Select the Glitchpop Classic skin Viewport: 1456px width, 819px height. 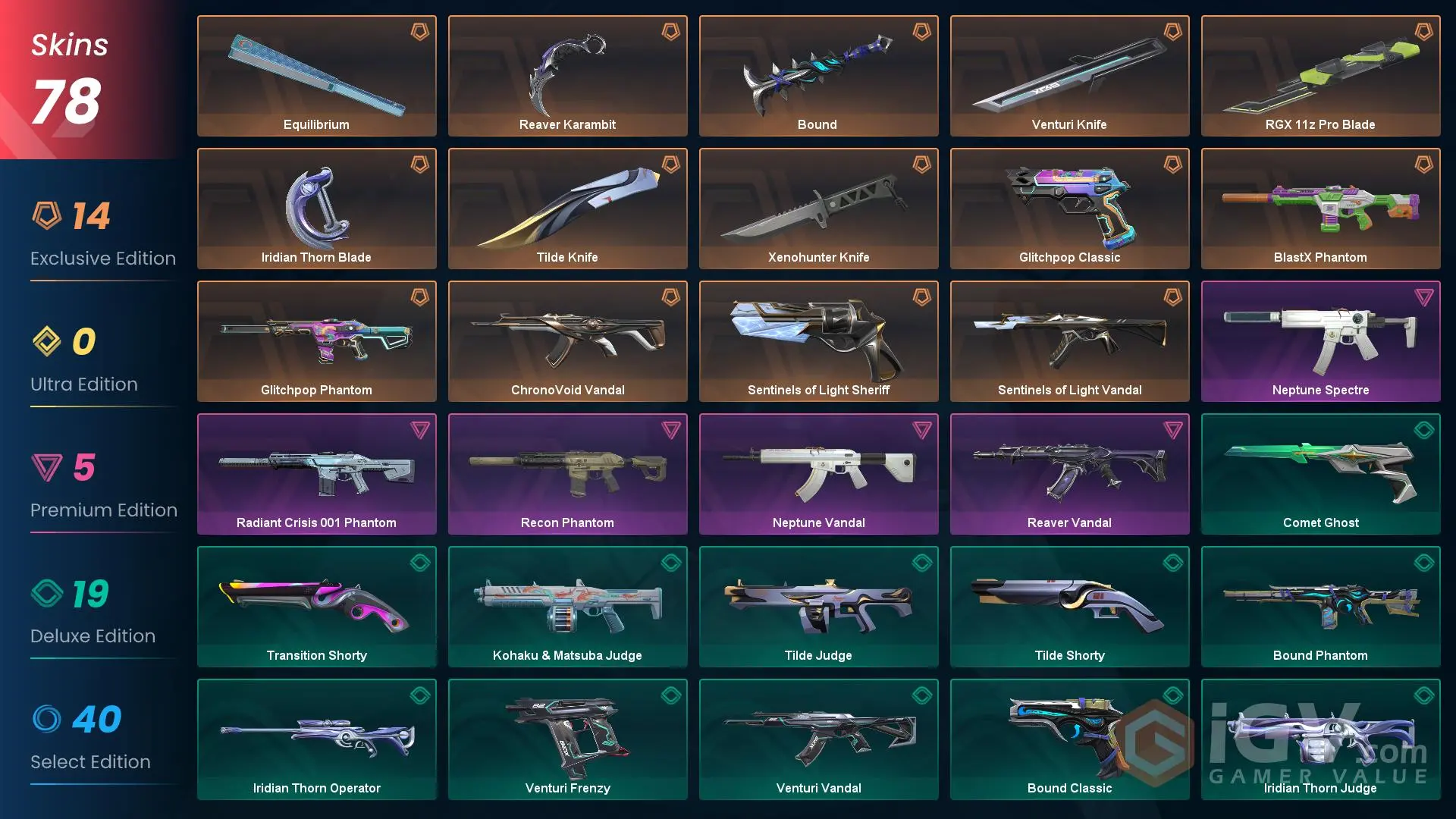(1069, 208)
